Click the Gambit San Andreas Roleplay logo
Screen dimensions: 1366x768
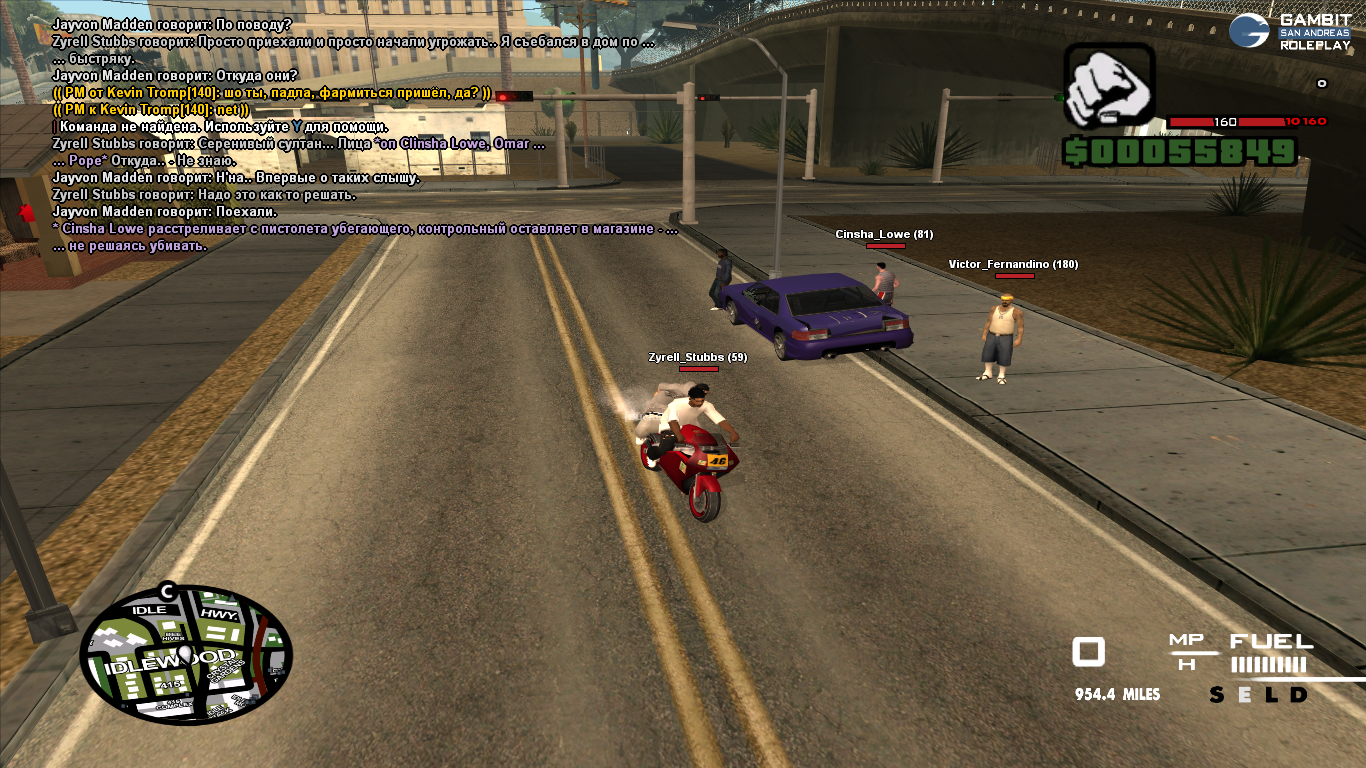(x=1294, y=31)
